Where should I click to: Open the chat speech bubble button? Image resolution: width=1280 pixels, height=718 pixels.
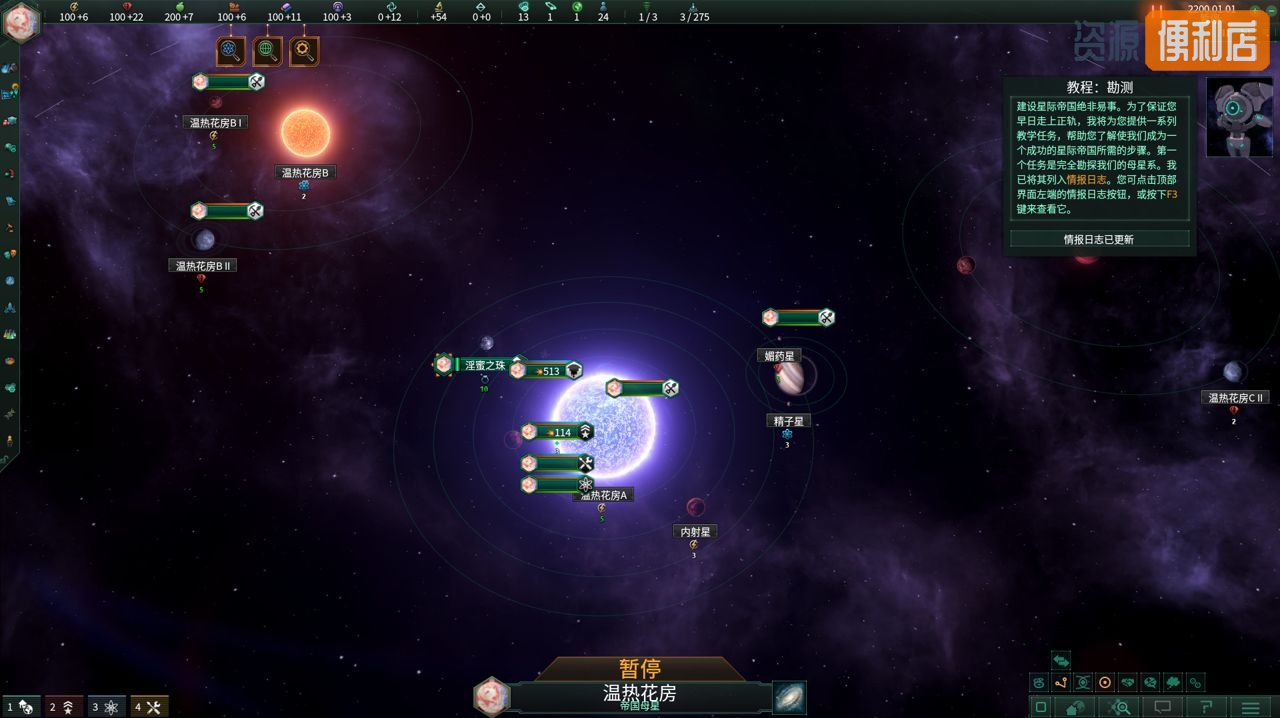[x=1162, y=708]
